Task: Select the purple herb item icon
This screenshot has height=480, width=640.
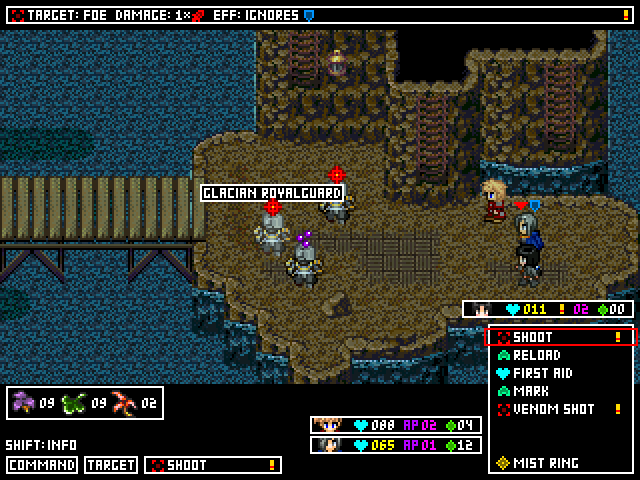Action: click(24, 404)
